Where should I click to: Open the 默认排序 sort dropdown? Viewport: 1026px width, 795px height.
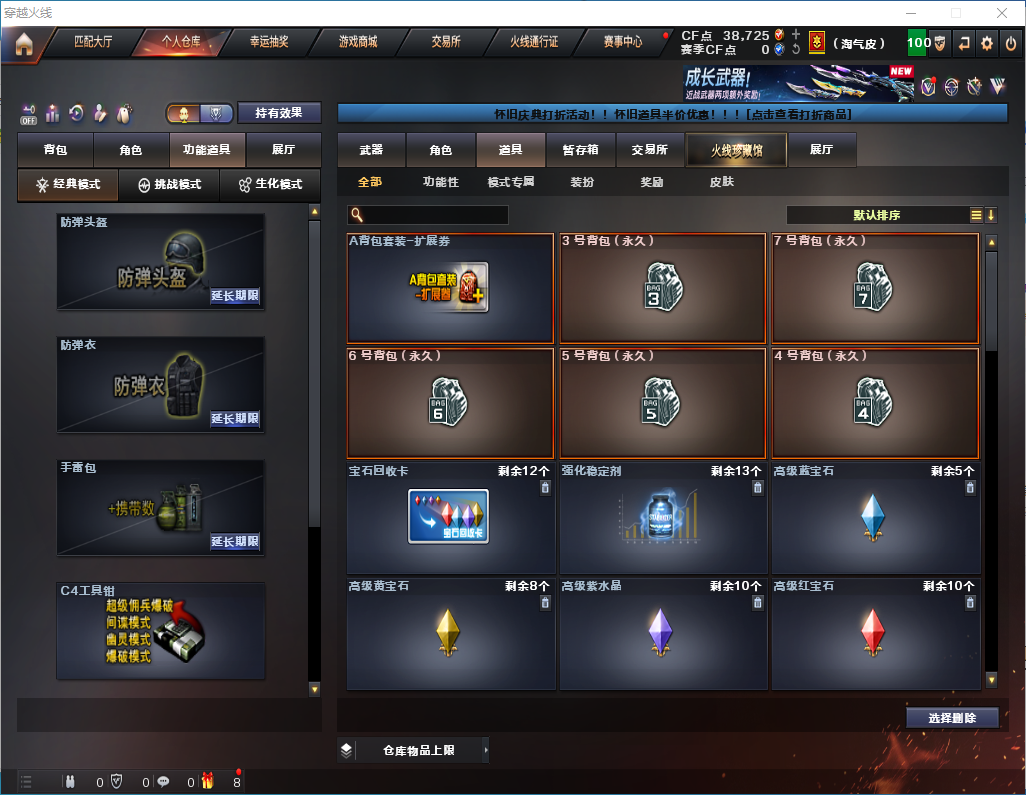[x=876, y=215]
